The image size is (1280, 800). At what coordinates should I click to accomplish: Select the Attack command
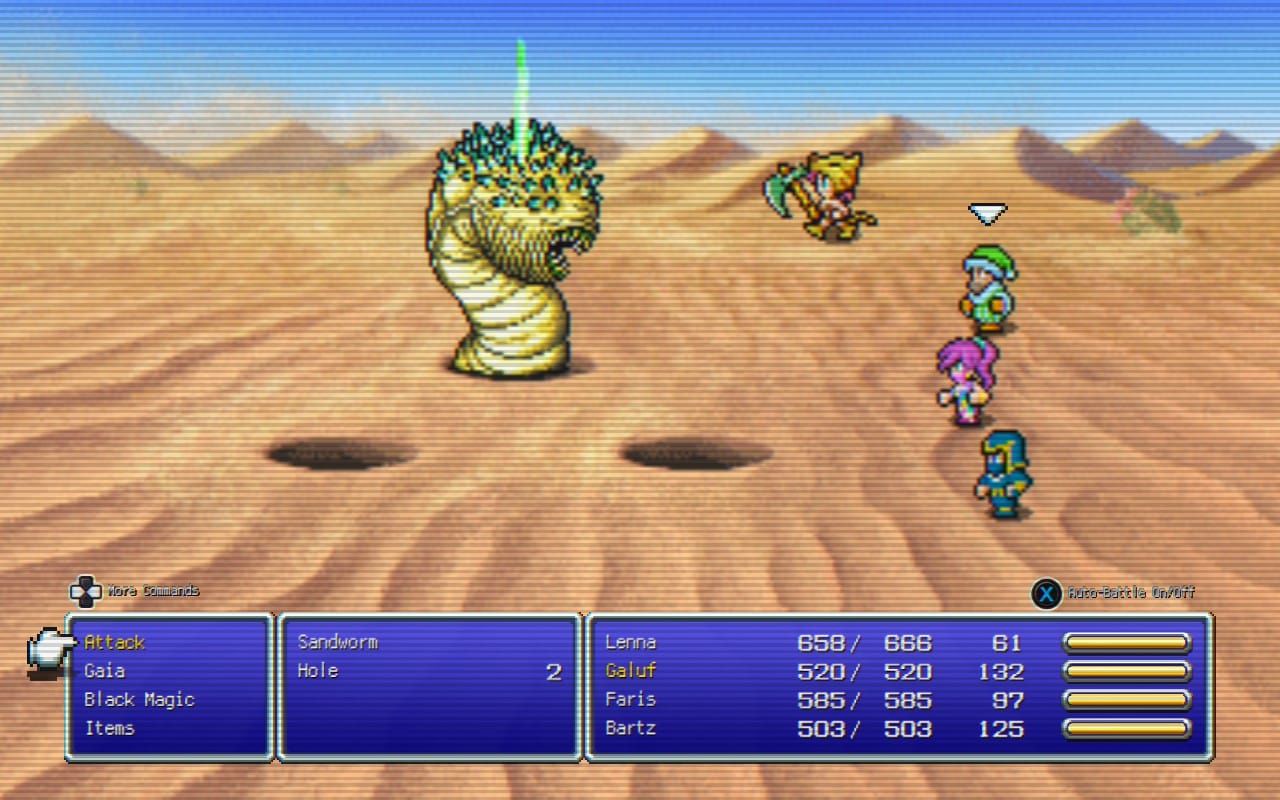[115, 642]
